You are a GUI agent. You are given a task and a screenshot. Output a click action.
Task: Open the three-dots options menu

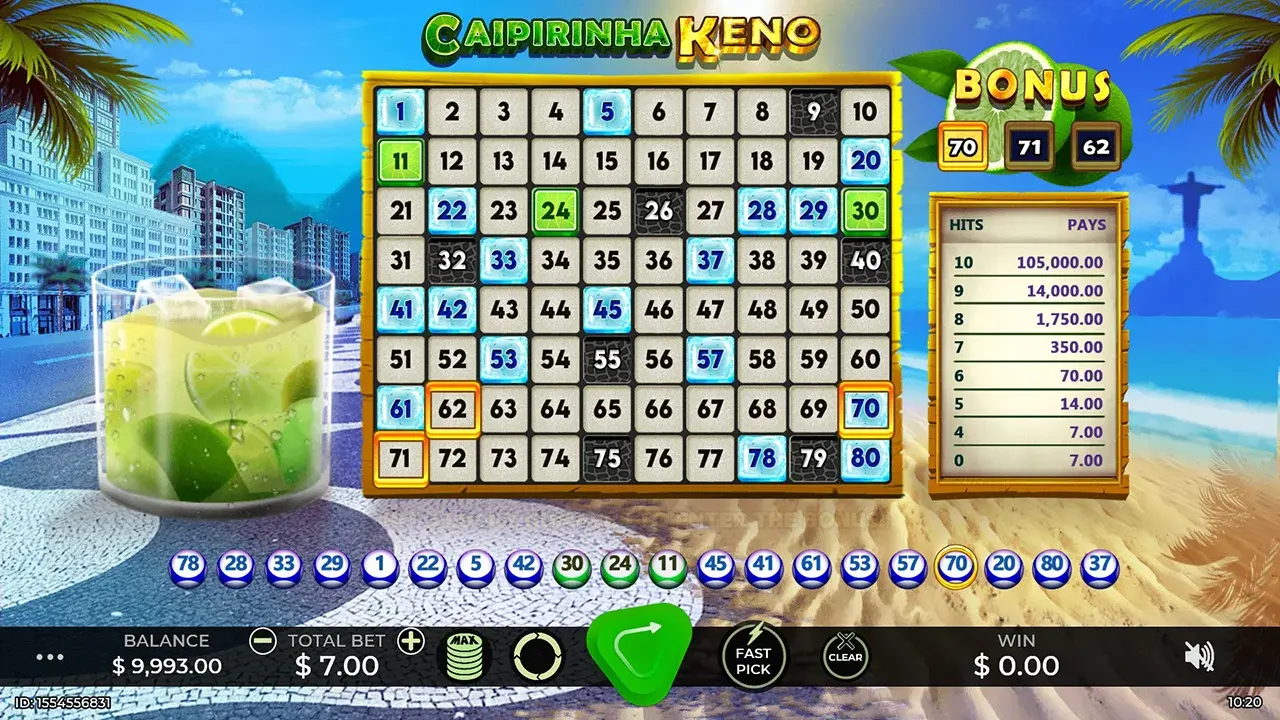(x=48, y=655)
